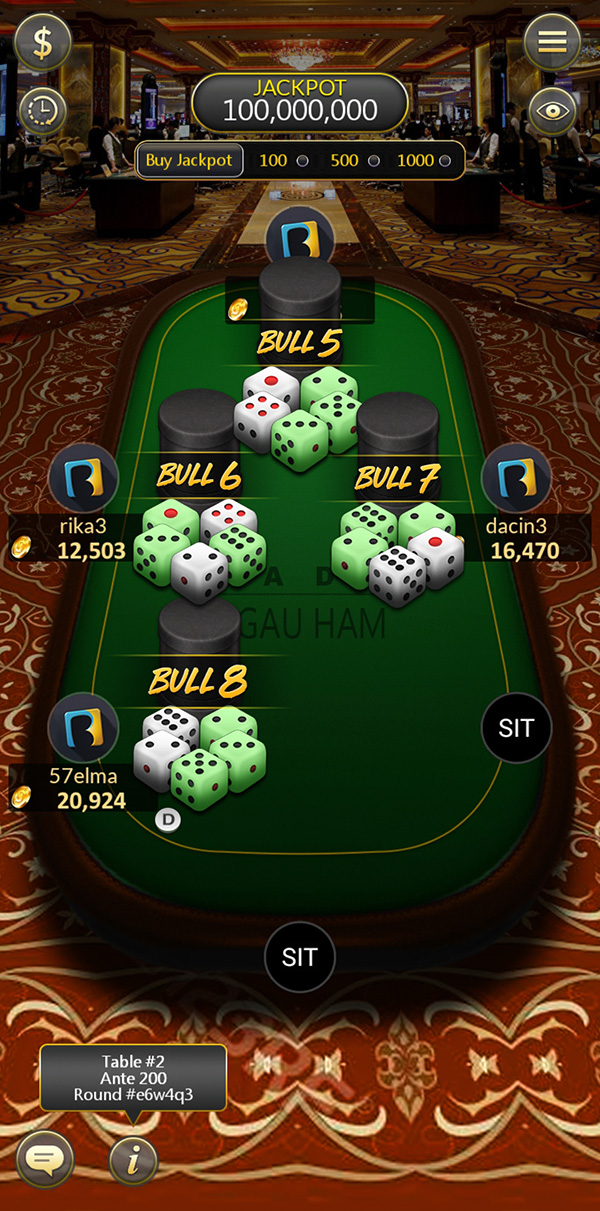View player 57elma's avatar
Screen dimensions: 600x1211
point(84,728)
